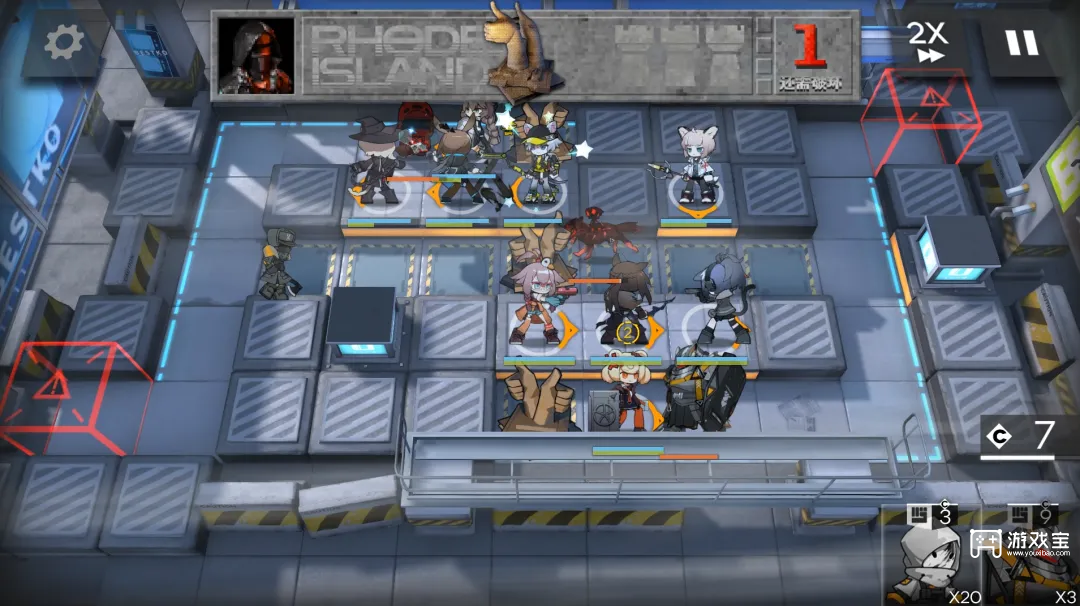Toggle the 2X battle speed
Image resolution: width=1080 pixels, height=606 pixels.
coord(929,43)
